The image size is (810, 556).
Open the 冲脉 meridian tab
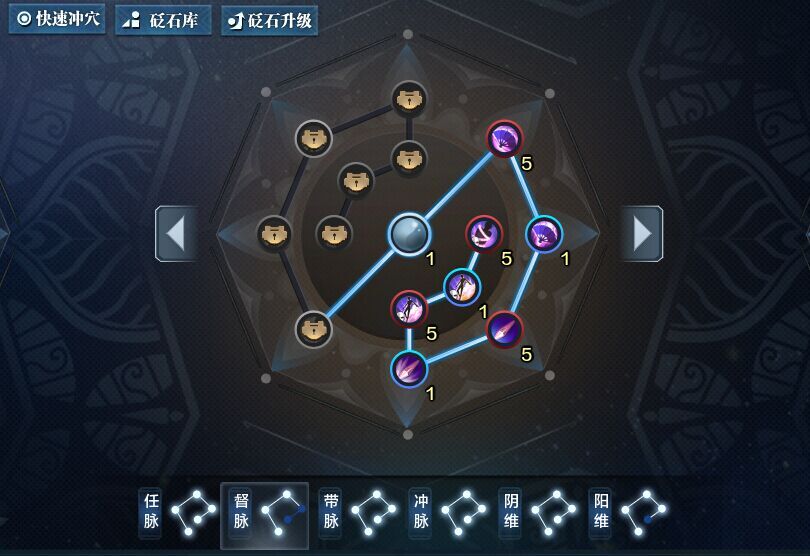click(x=447, y=514)
